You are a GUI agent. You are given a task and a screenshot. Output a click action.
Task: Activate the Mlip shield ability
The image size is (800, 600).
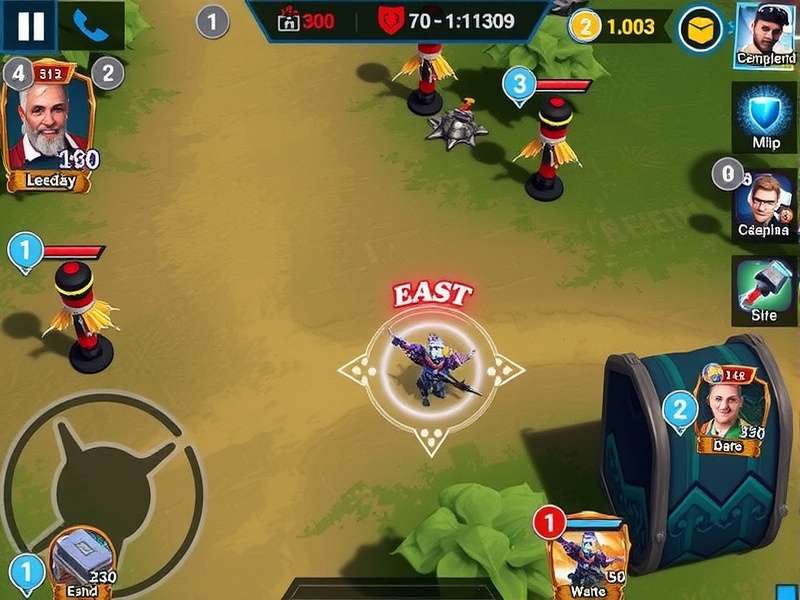pos(765,115)
